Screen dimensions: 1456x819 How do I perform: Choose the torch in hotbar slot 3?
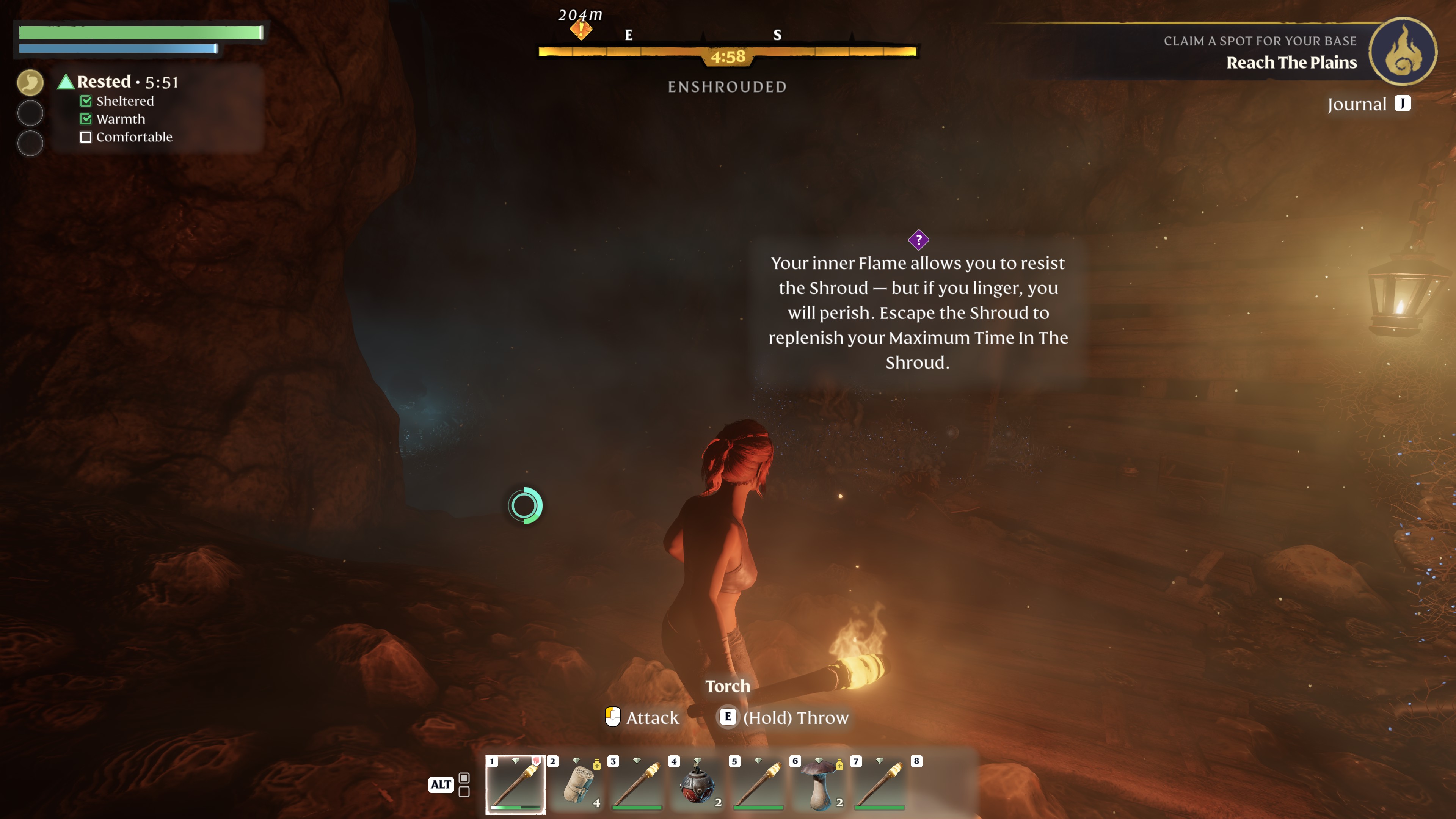(637, 784)
